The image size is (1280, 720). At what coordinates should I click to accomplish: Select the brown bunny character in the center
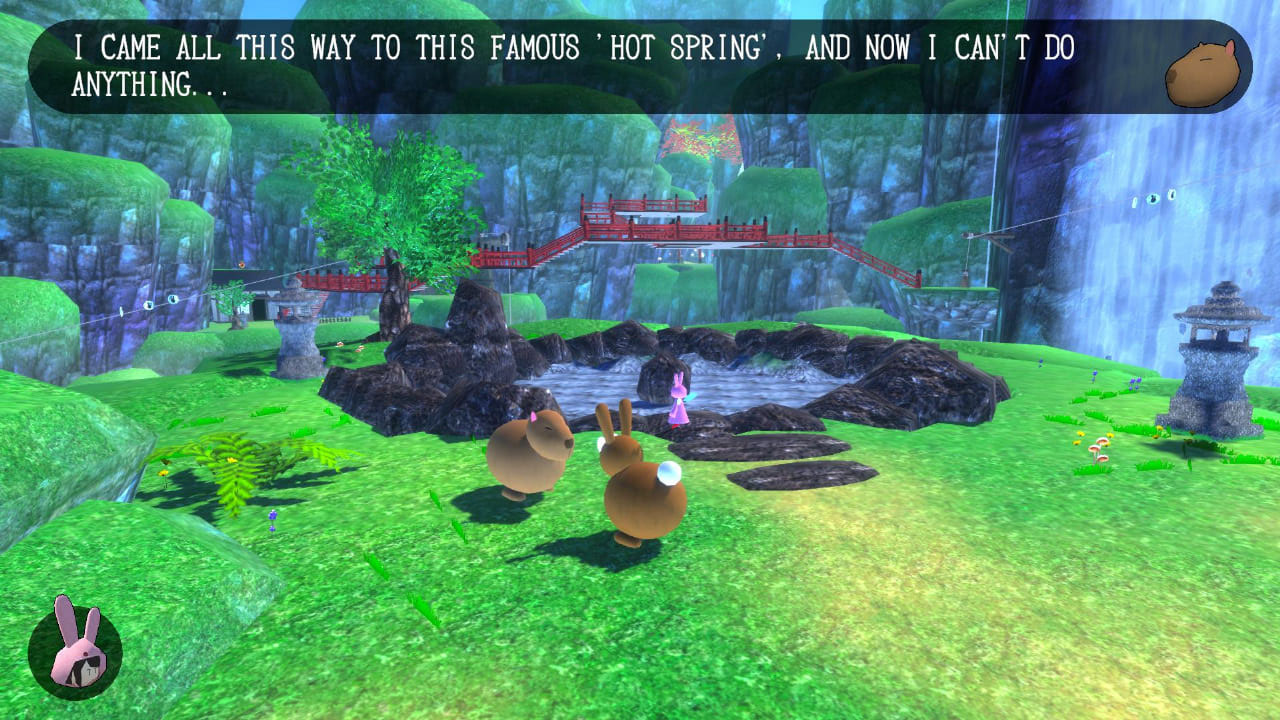640,490
